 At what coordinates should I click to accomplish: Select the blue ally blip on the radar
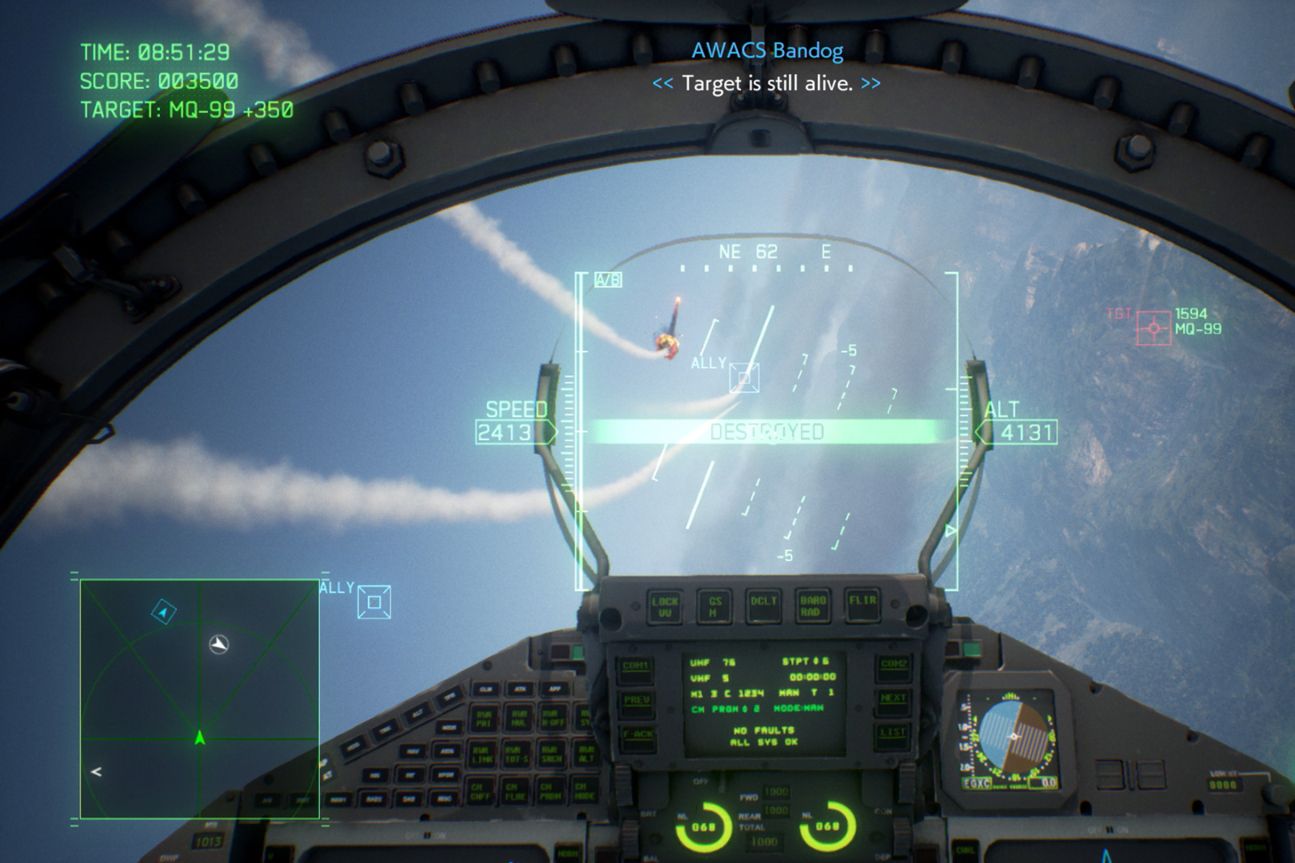164,612
